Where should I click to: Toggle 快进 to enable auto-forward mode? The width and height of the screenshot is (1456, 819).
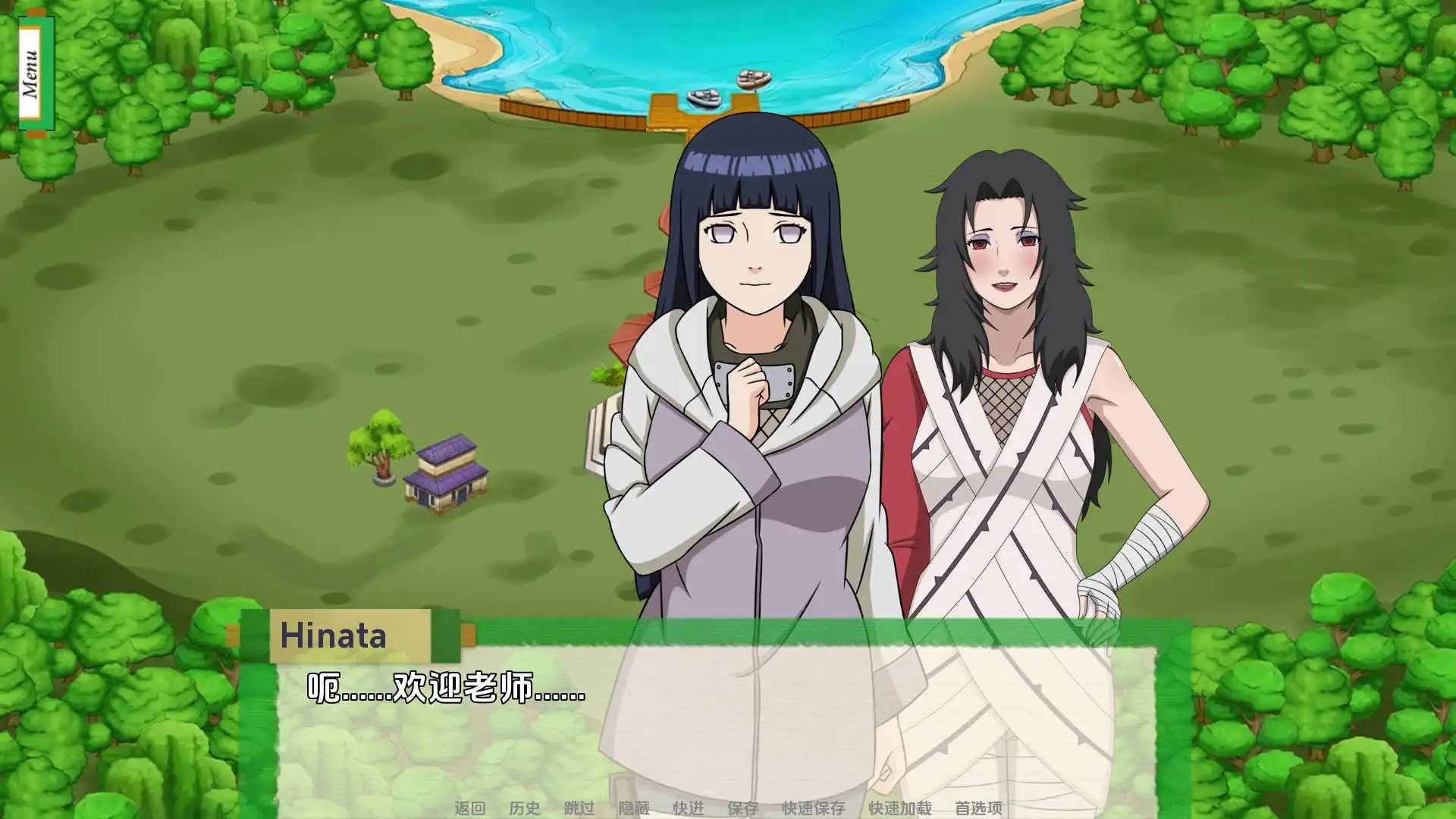(x=688, y=808)
